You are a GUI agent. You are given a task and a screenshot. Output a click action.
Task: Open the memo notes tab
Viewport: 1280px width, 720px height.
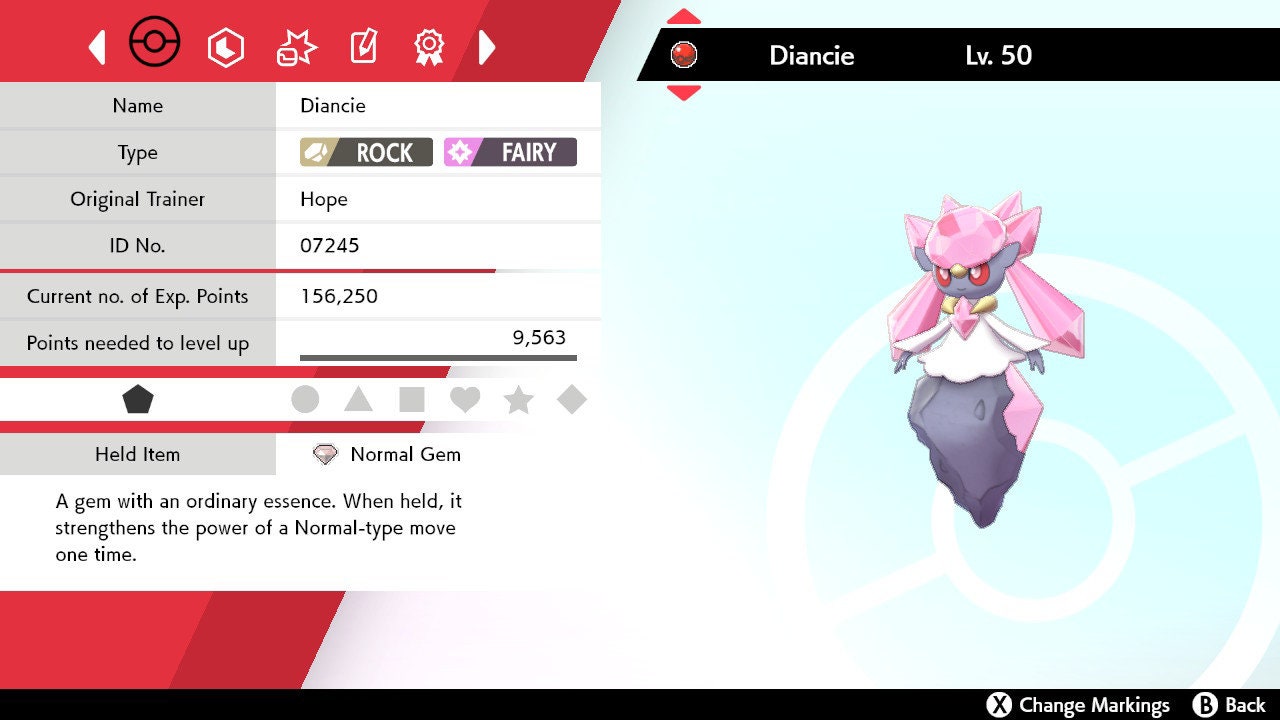pyautogui.click(x=363, y=46)
